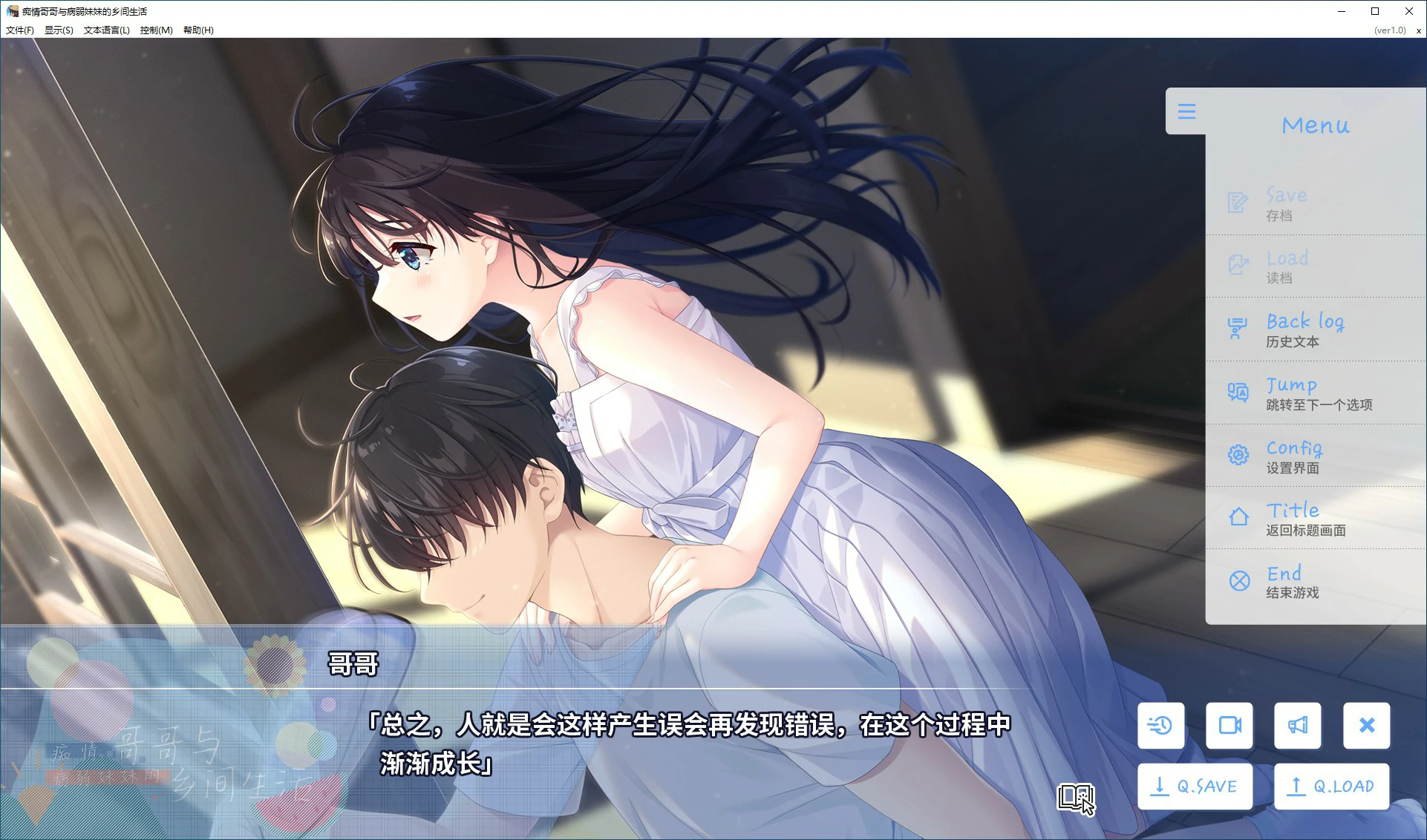Click the Save (存档) pencil icon

(x=1237, y=201)
